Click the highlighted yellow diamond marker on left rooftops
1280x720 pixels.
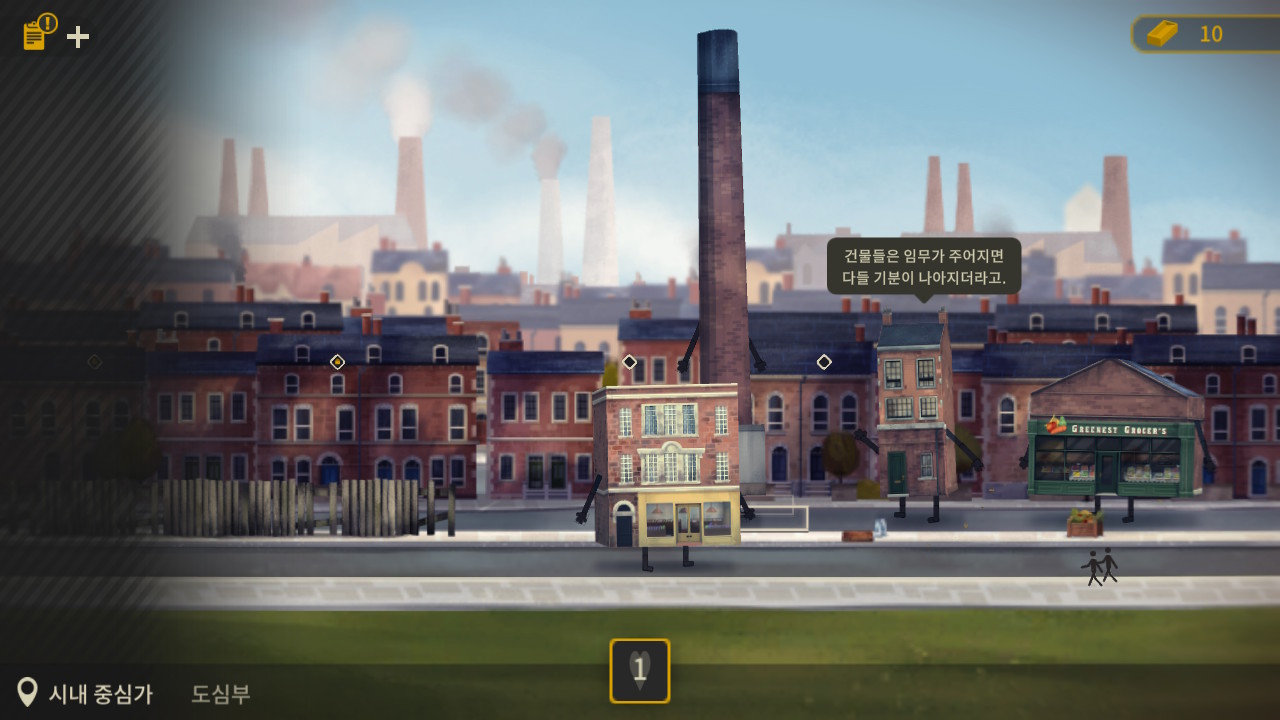(x=337, y=363)
